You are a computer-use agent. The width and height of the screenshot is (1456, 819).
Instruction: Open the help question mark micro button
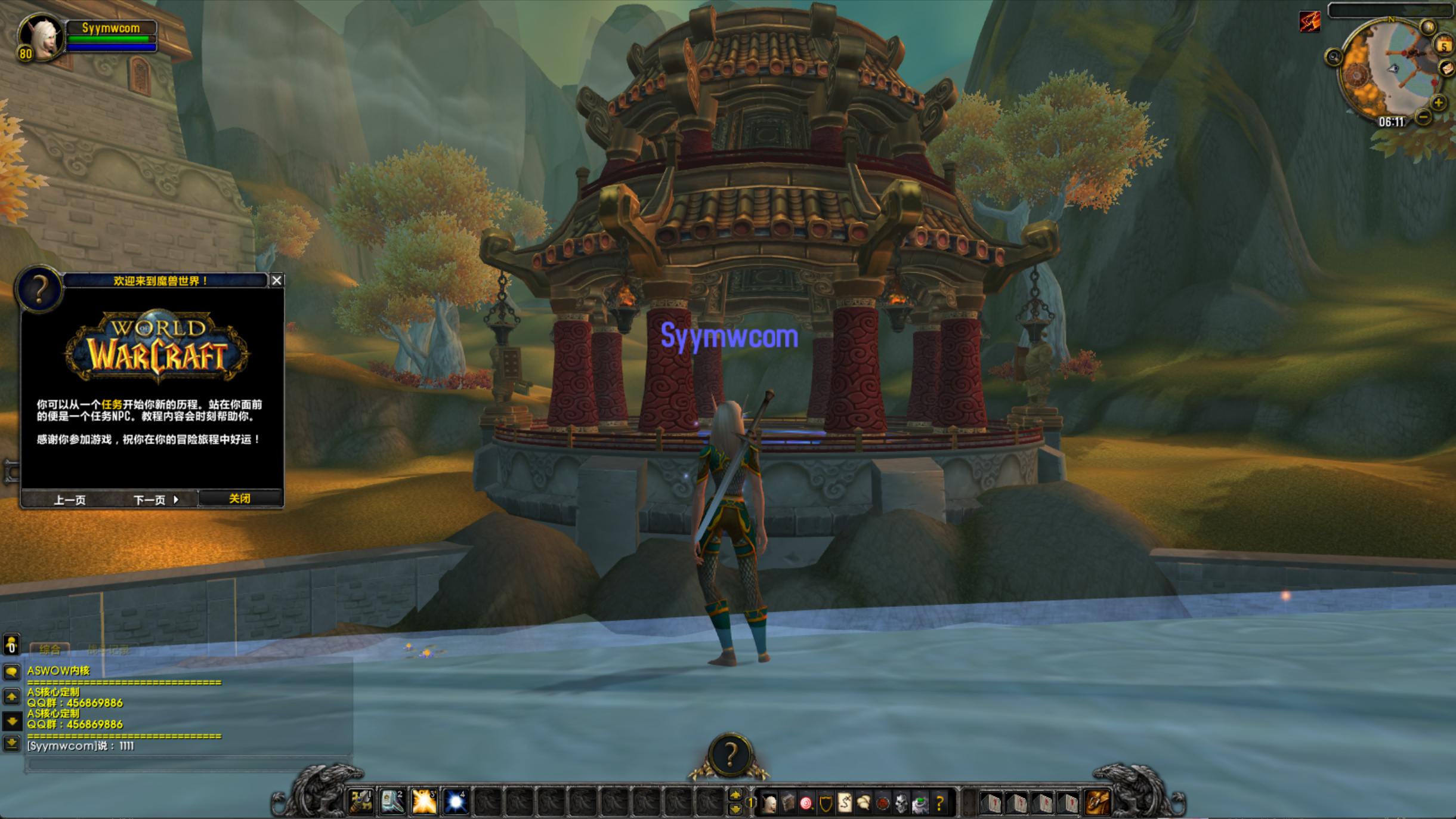[940, 803]
